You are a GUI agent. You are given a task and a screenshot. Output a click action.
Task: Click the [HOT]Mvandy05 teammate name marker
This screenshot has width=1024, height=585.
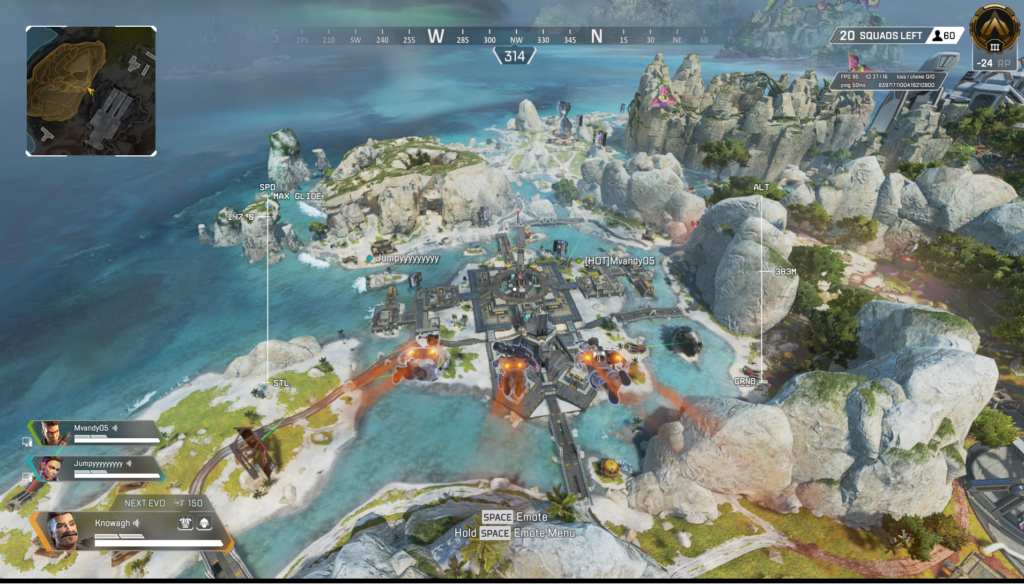(619, 261)
